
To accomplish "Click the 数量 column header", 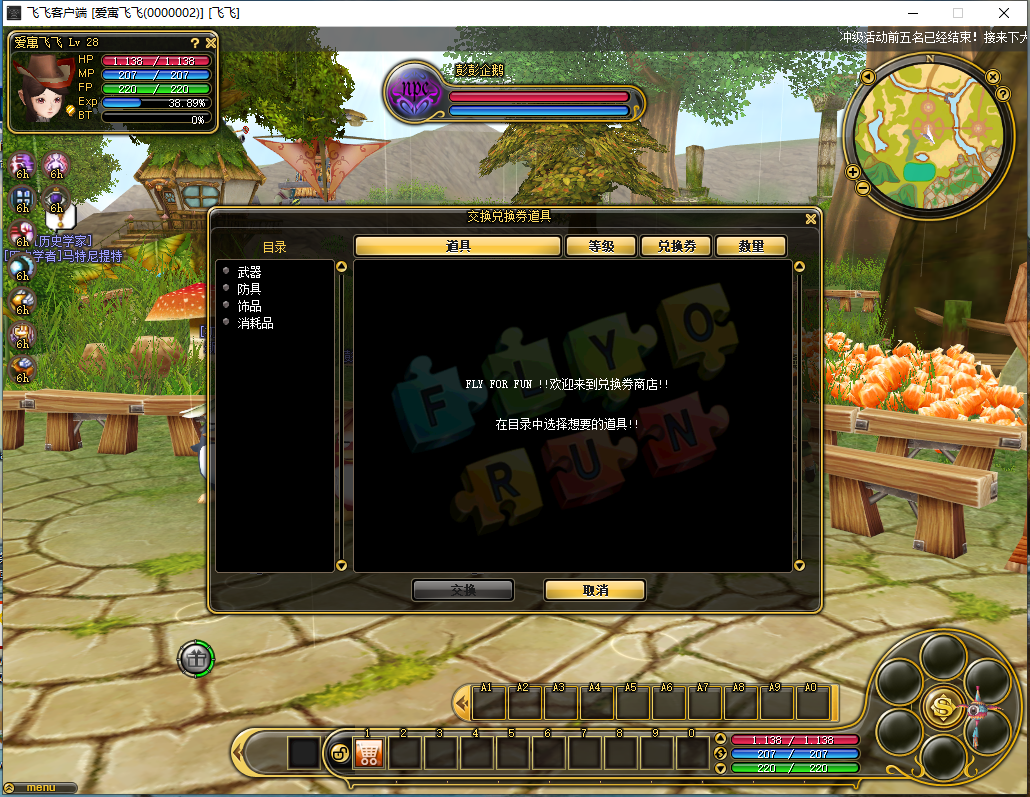I will click(751, 246).
